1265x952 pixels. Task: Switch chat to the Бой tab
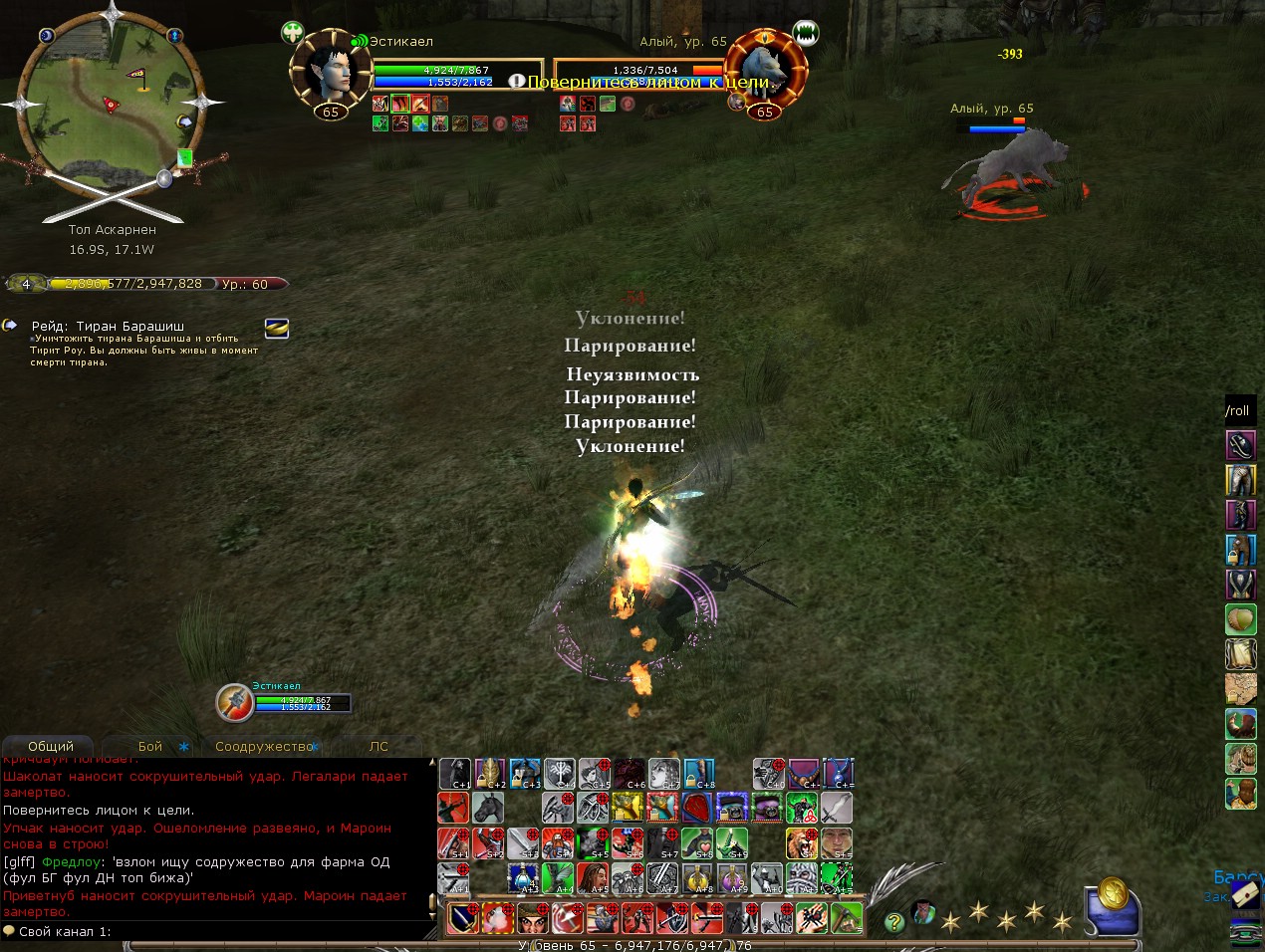pyautogui.click(x=150, y=746)
